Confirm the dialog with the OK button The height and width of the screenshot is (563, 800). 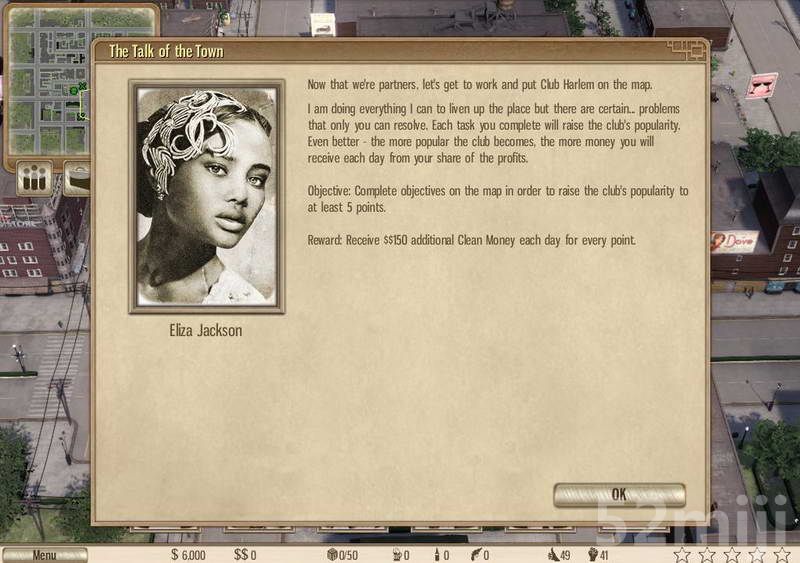pyautogui.click(x=619, y=494)
